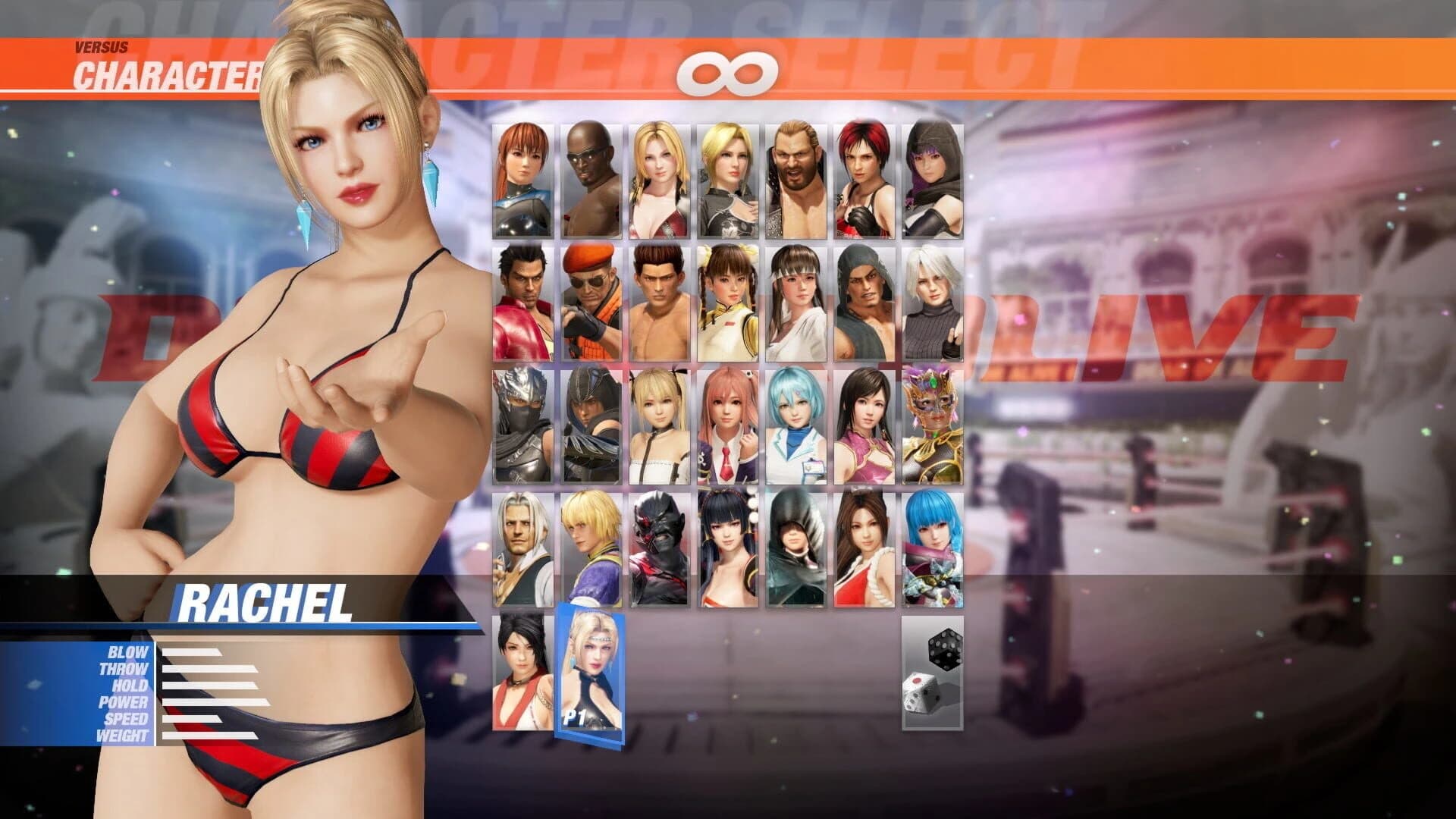Select Ayane, the hooded purple-haired ninja
The width and height of the screenshot is (1456, 819).
click(x=933, y=178)
